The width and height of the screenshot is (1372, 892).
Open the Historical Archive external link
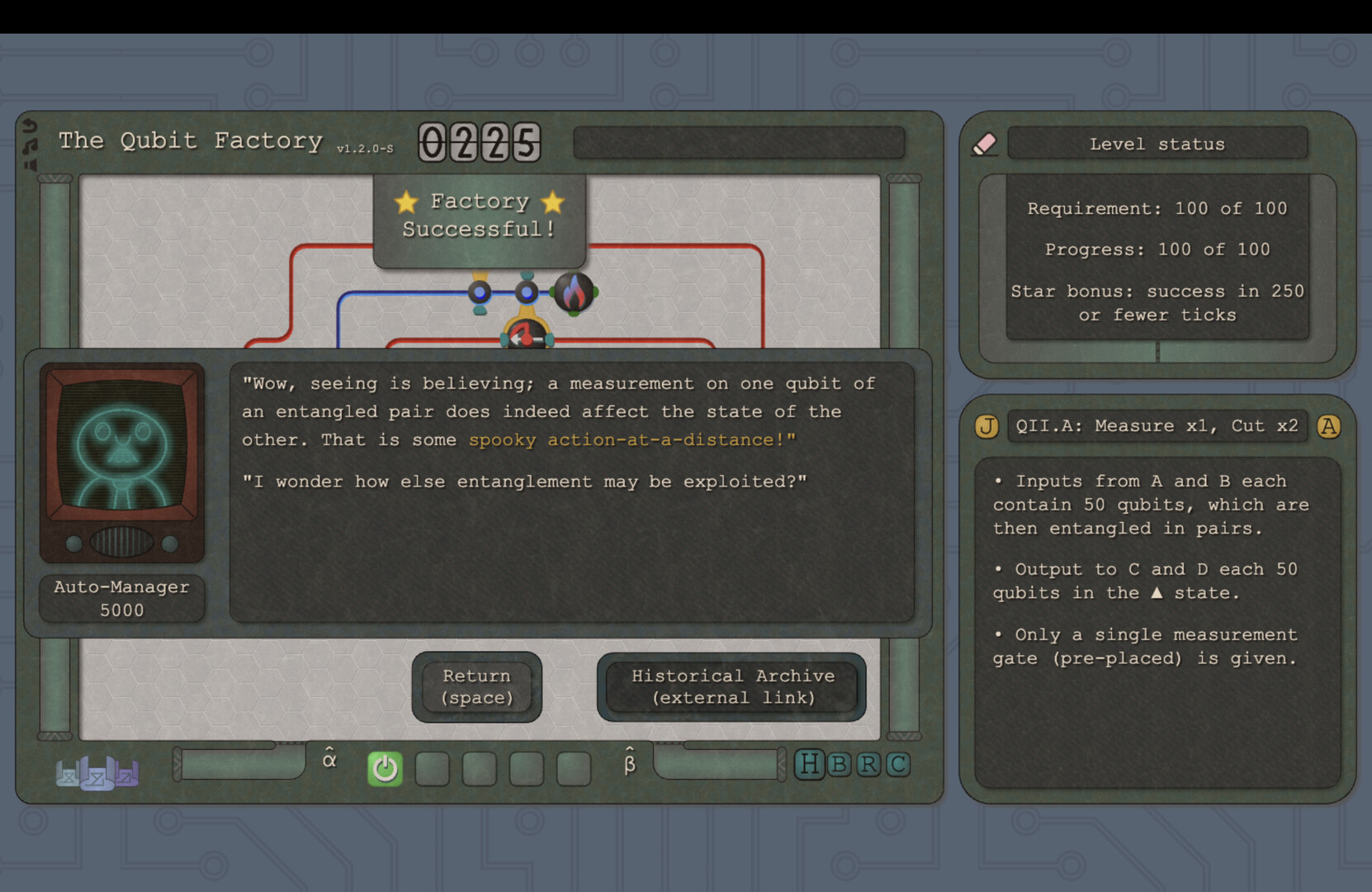coord(731,687)
